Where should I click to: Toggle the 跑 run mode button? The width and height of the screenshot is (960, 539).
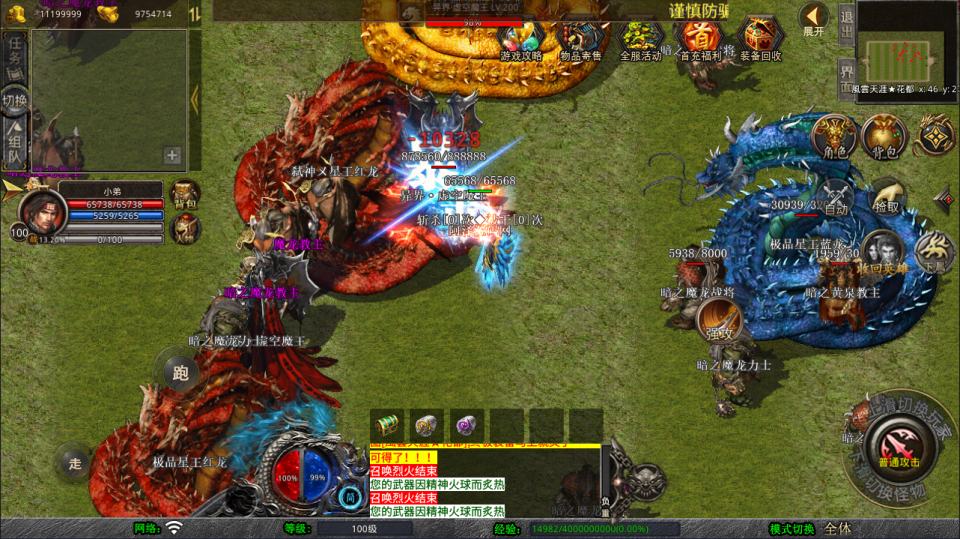point(180,373)
